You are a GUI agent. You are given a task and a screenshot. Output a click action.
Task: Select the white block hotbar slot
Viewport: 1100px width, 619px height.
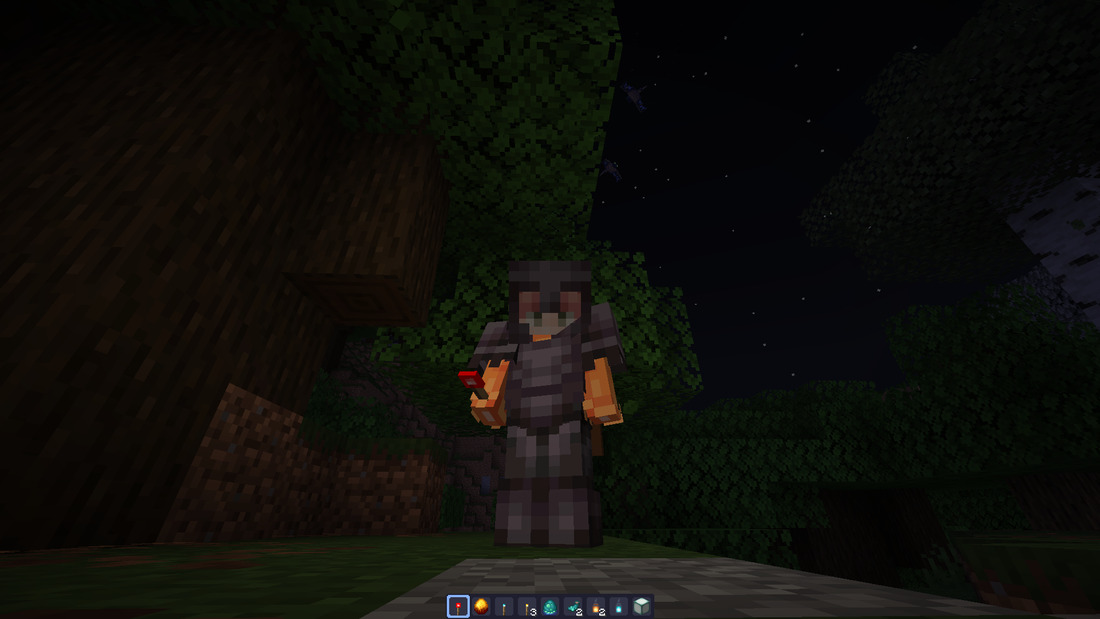pos(642,606)
